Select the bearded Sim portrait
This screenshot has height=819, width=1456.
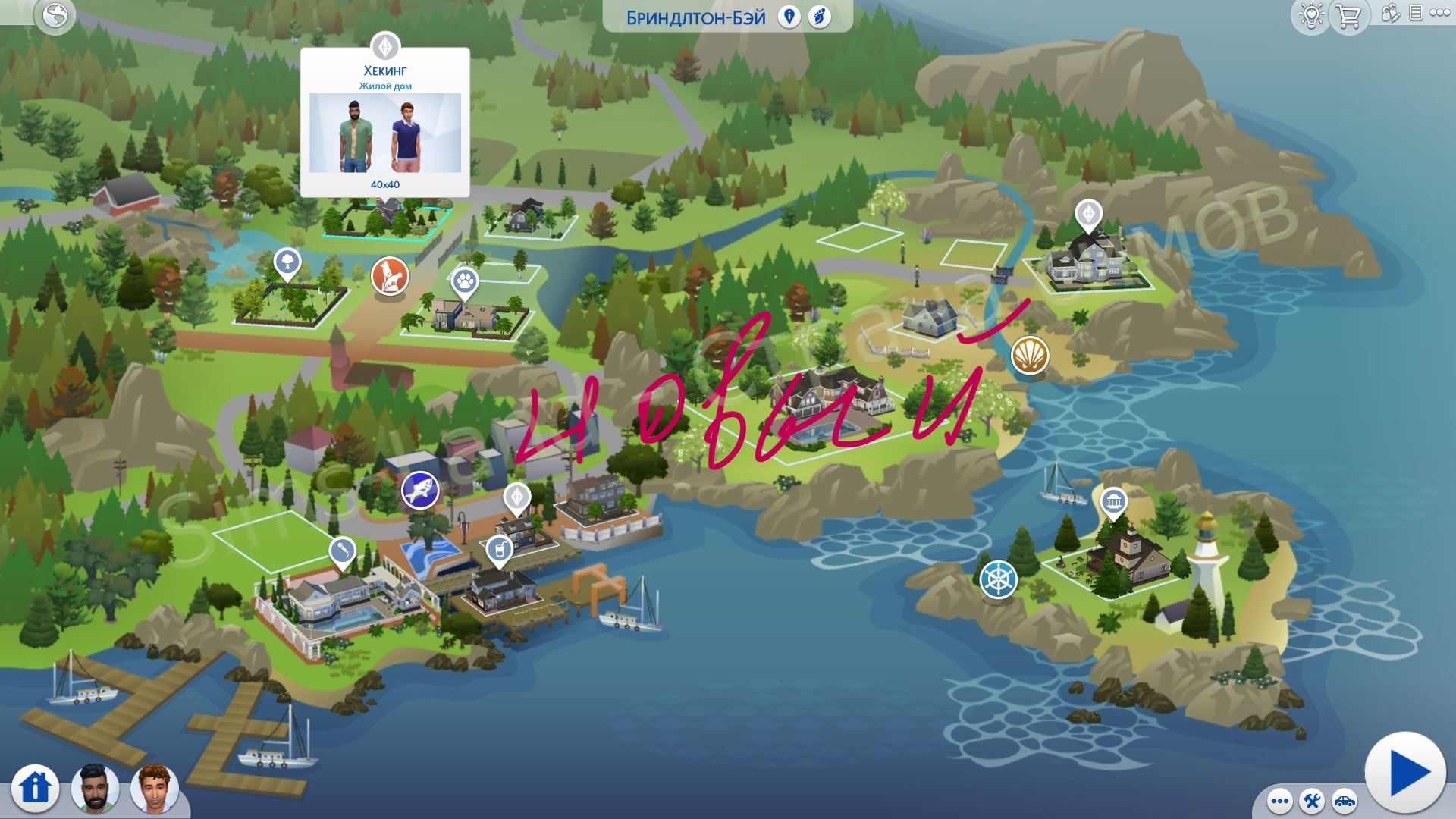click(95, 787)
